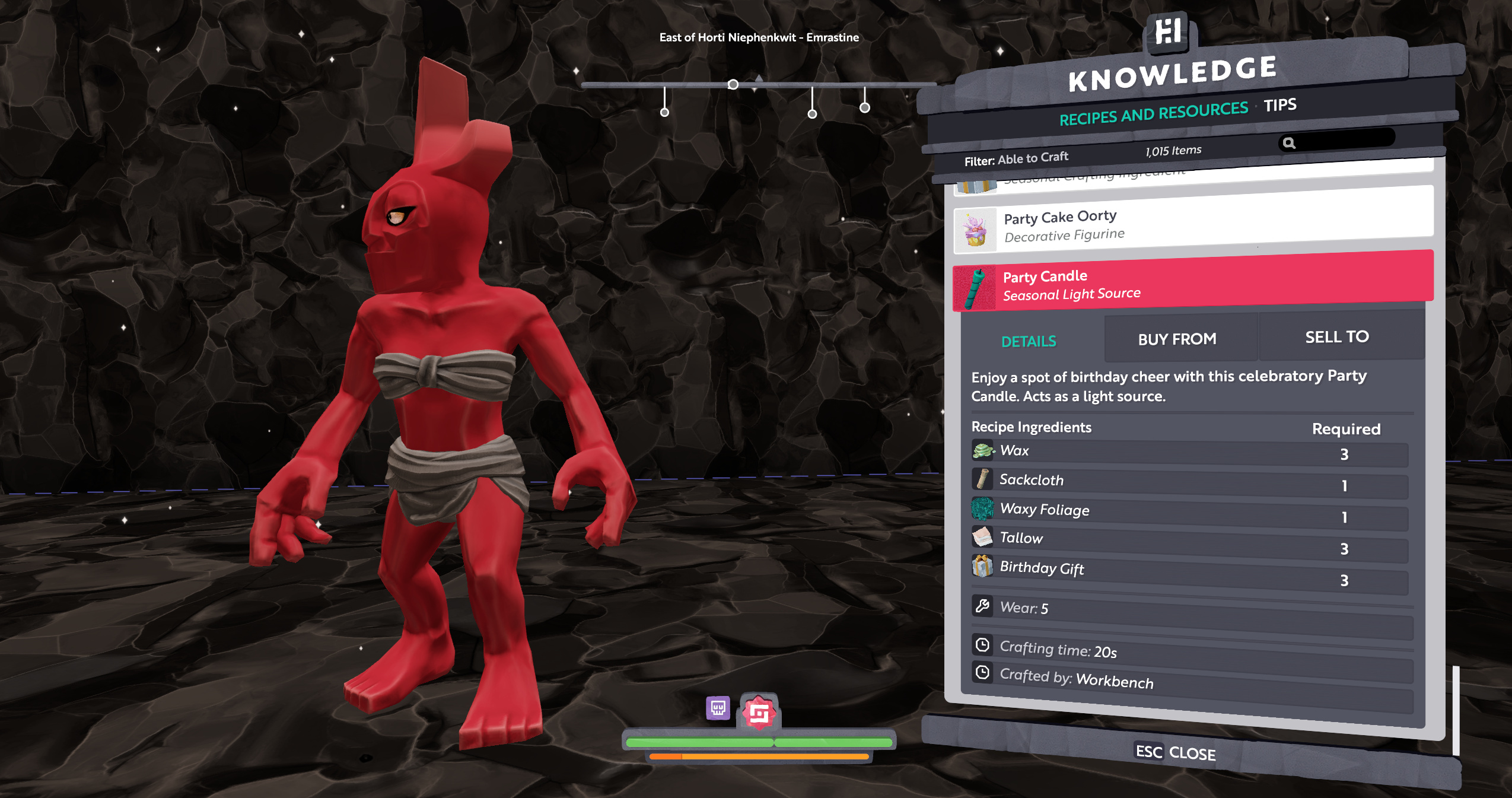Change the Able to Craft filter
Image resolution: width=1512 pixels, height=798 pixels.
(1016, 159)
